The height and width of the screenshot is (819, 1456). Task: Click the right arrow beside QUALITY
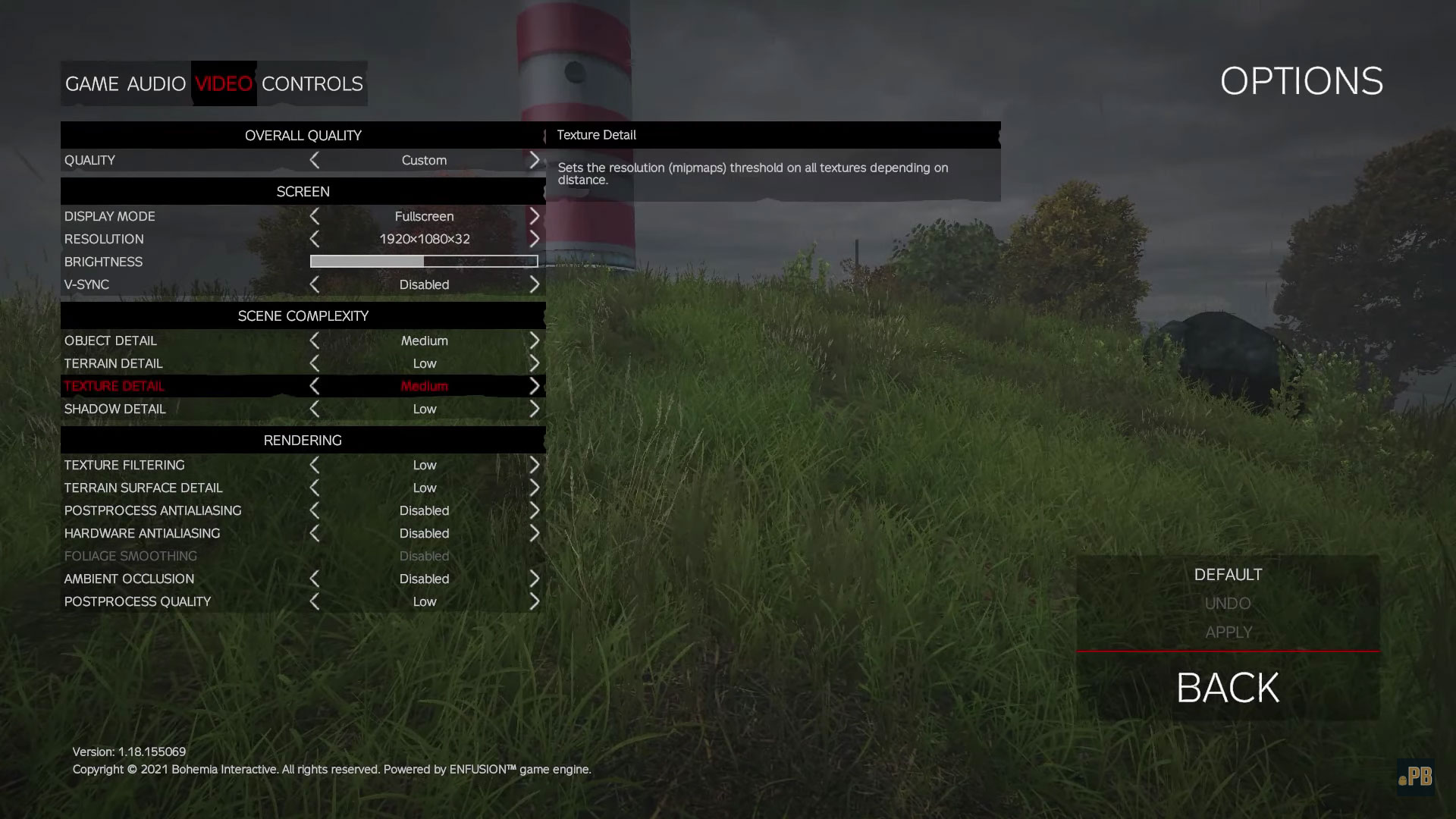[x=535, y=160]
